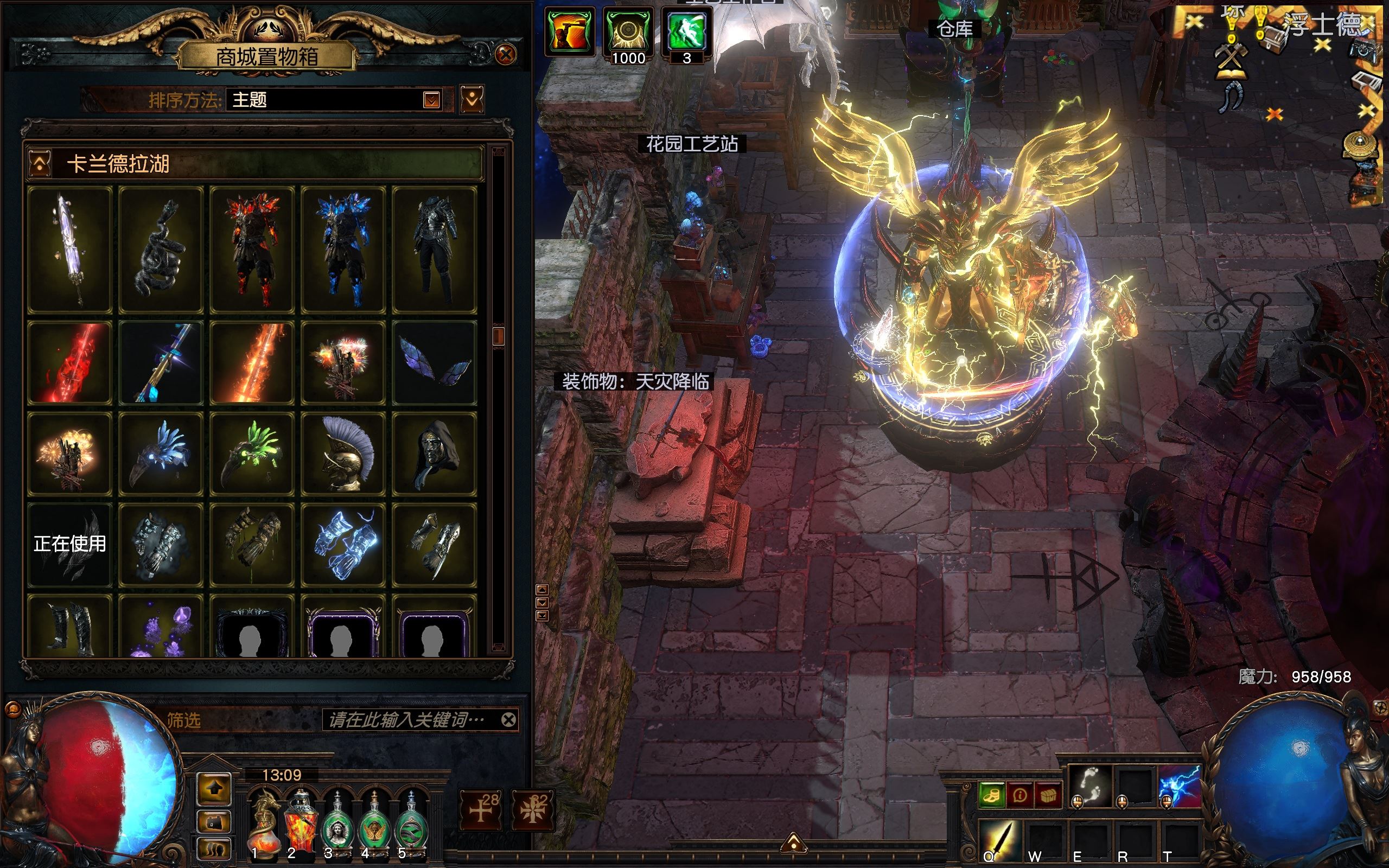The height and width of the screenshot is (868, 1389).
Task: Activate the lightning skill icon
Action: tap(1179, 786)
